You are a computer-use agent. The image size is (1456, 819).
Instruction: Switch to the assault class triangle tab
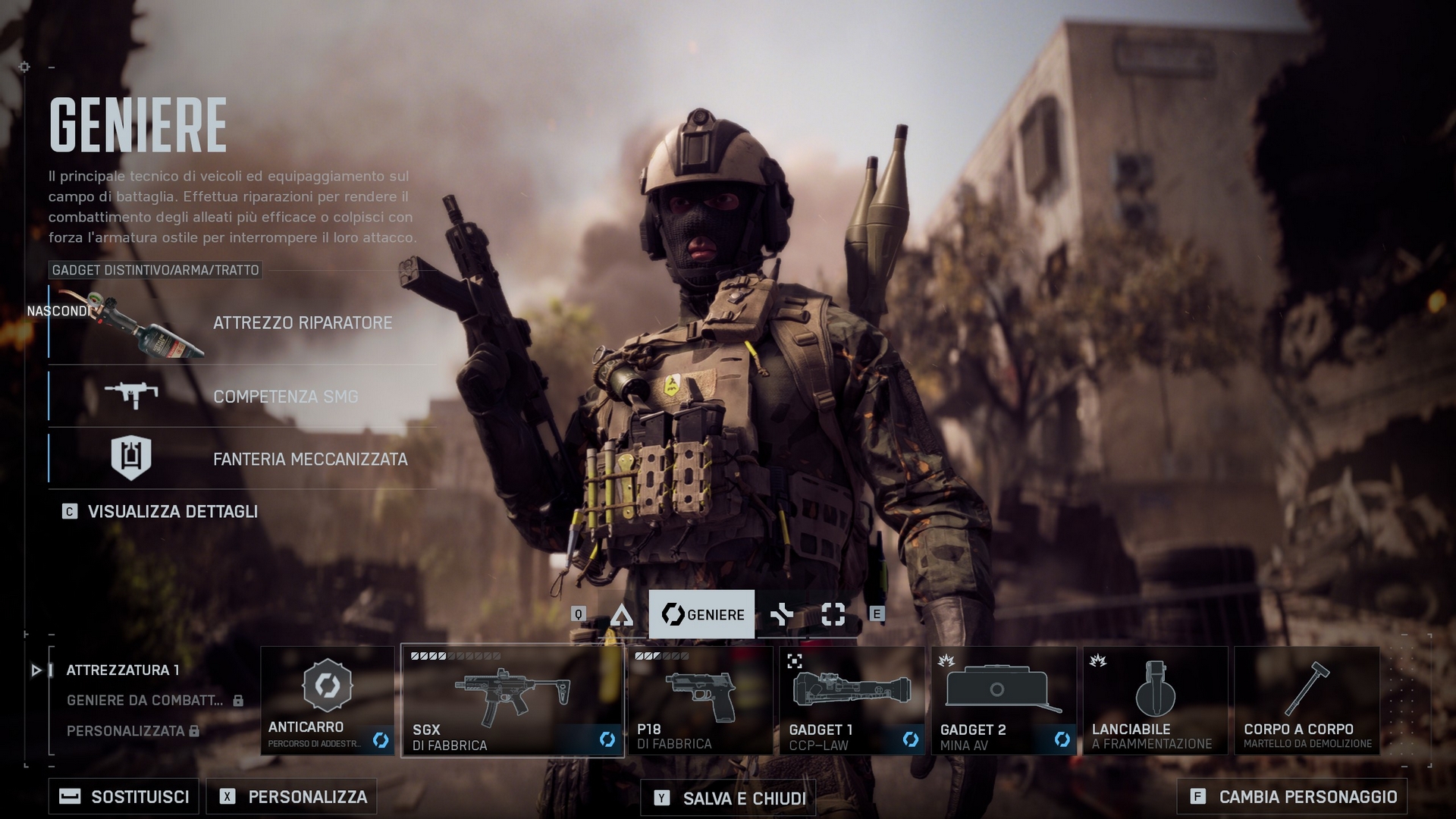622,615
